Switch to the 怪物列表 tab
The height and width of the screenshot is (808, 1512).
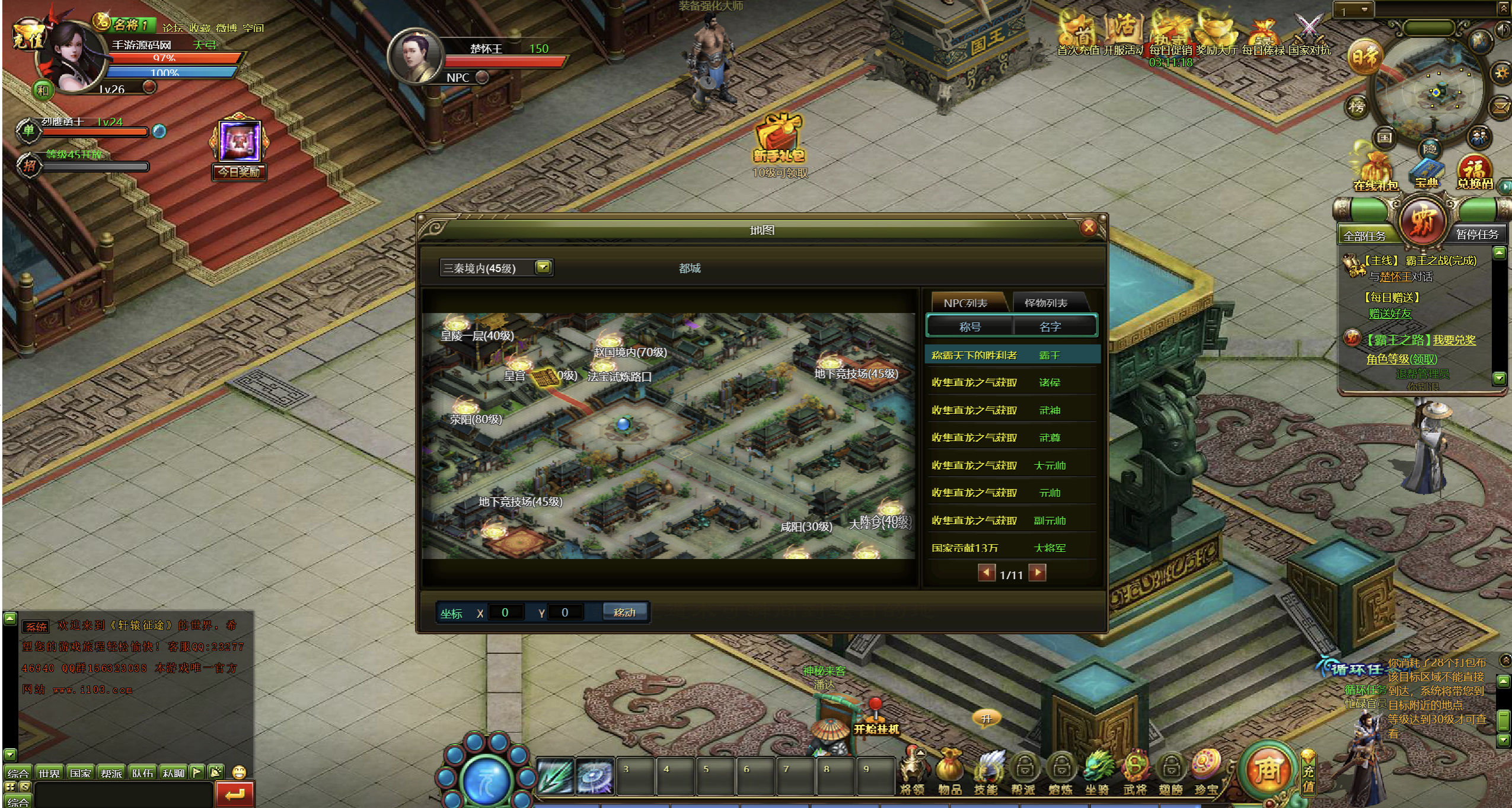(x=1046, y=303)
